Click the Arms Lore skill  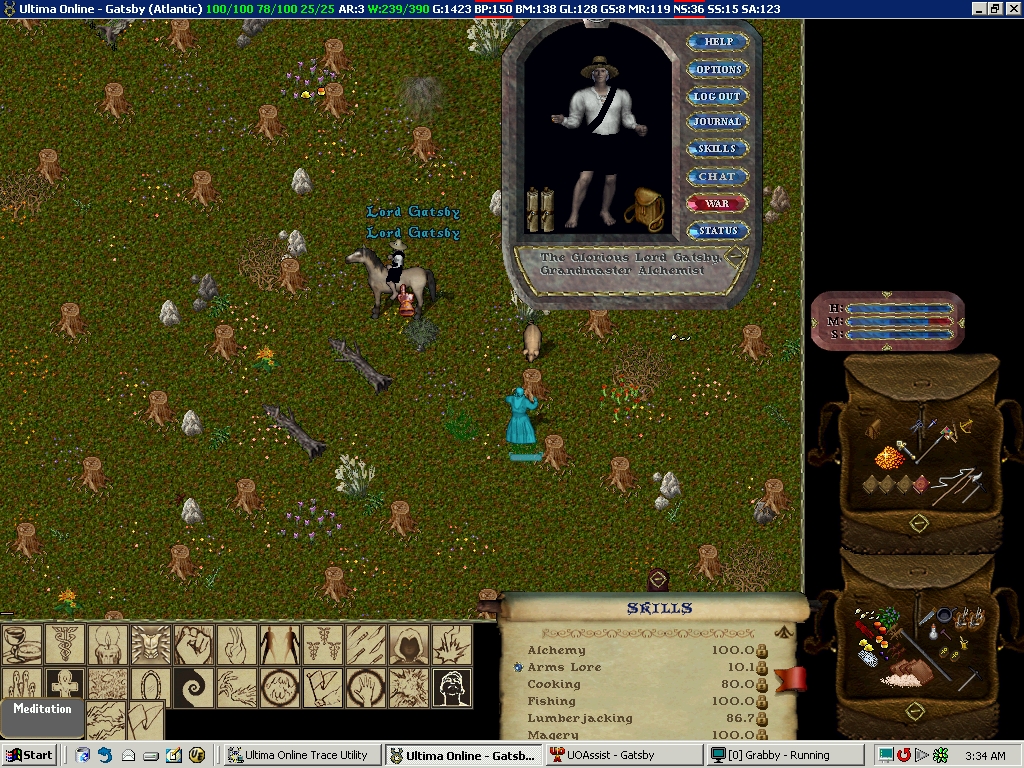pyautogui.click(x=565, y=667)
